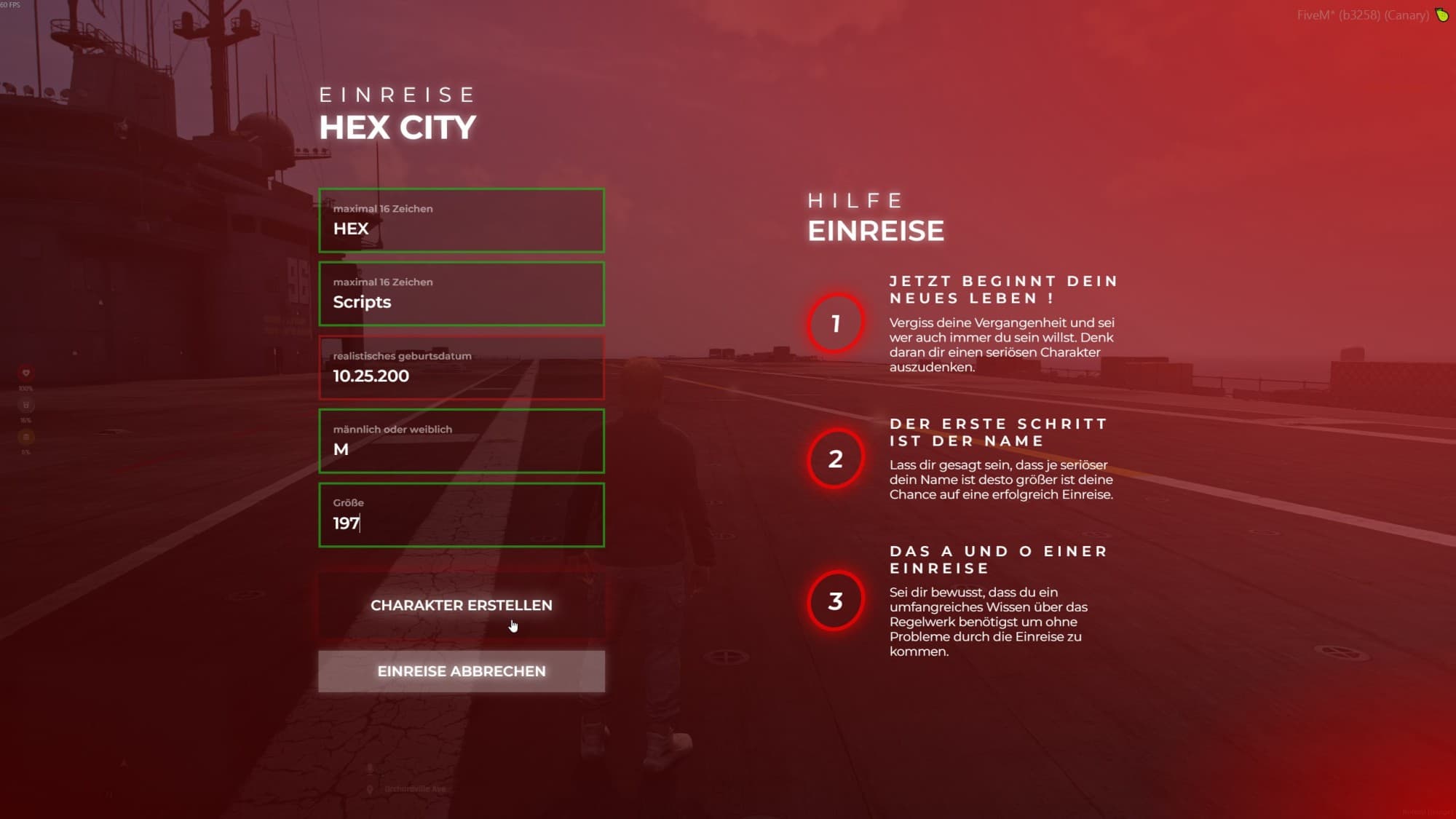The height and width of the screenshot is (819, 1456).
Task: Click the surname field showing Scripts
Action: [462, 293]
